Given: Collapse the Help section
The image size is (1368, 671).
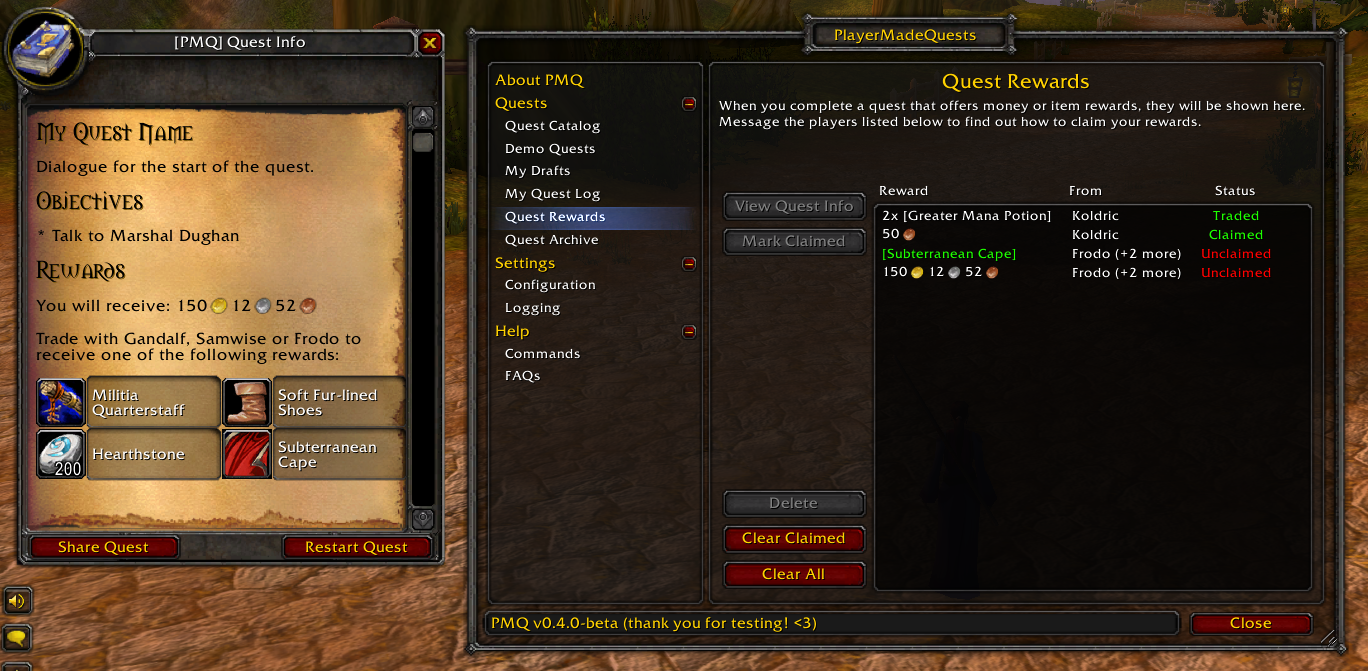Looking at the screenshot, I should [689, 332].
